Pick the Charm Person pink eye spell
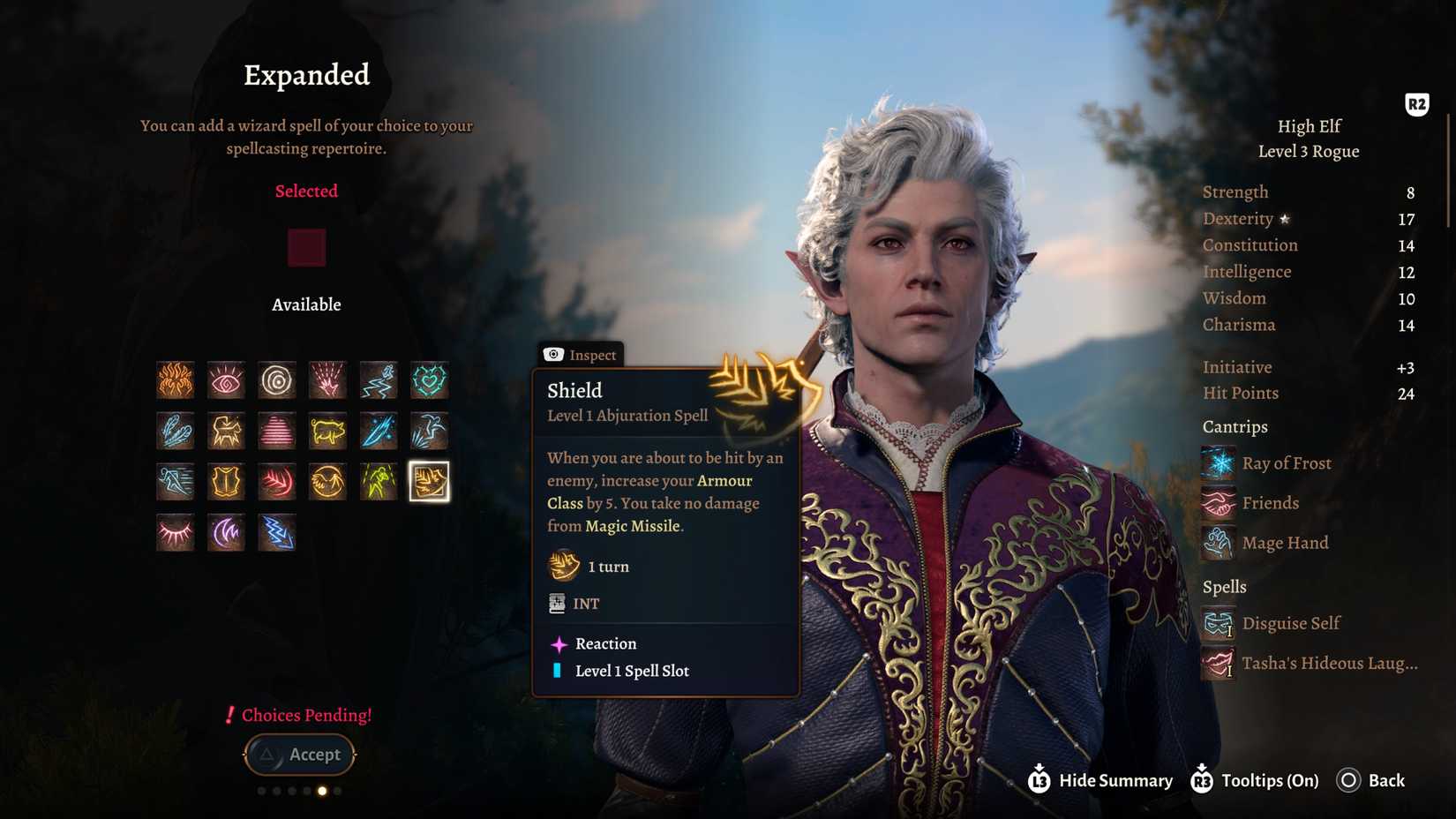This screenshot has width=1456, height=819. pos(226,380)
